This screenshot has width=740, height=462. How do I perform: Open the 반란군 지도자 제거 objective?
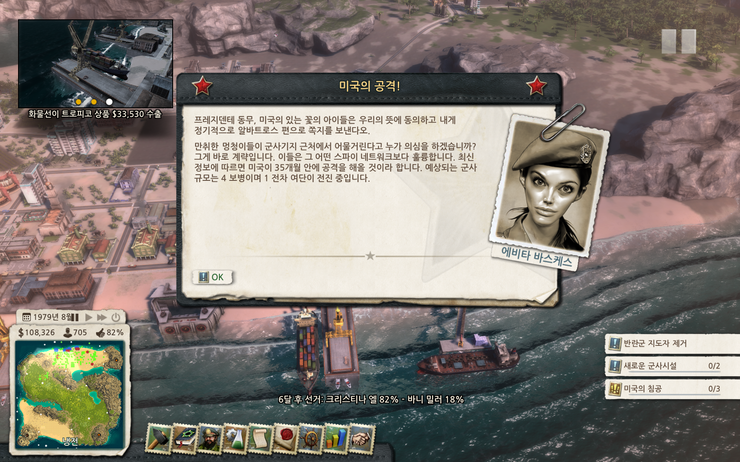(670, 344)
